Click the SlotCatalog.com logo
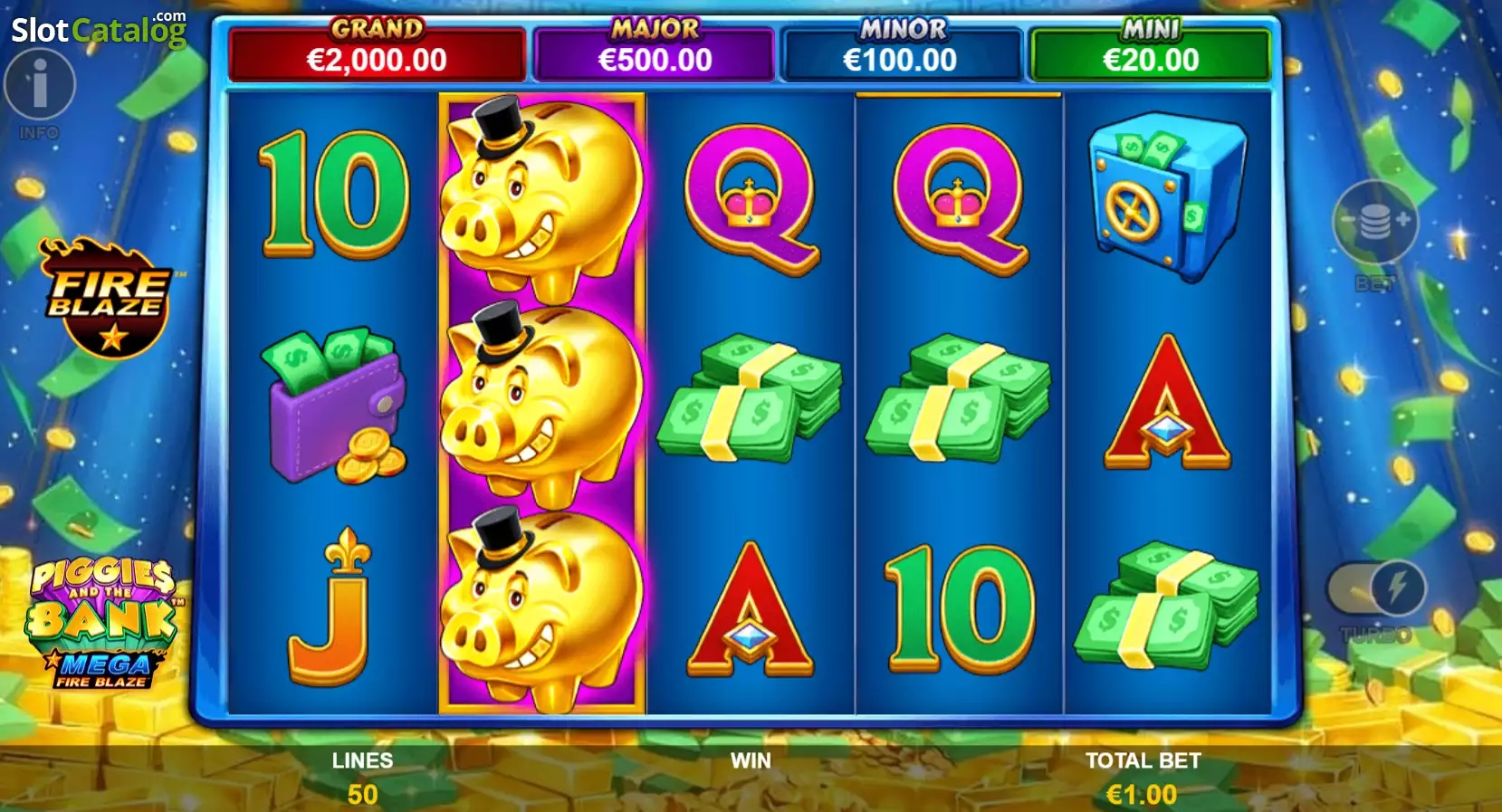Image resolution: width=1502 pixels, height=812 pixels. pyautogui.click(x=99, y=30)
